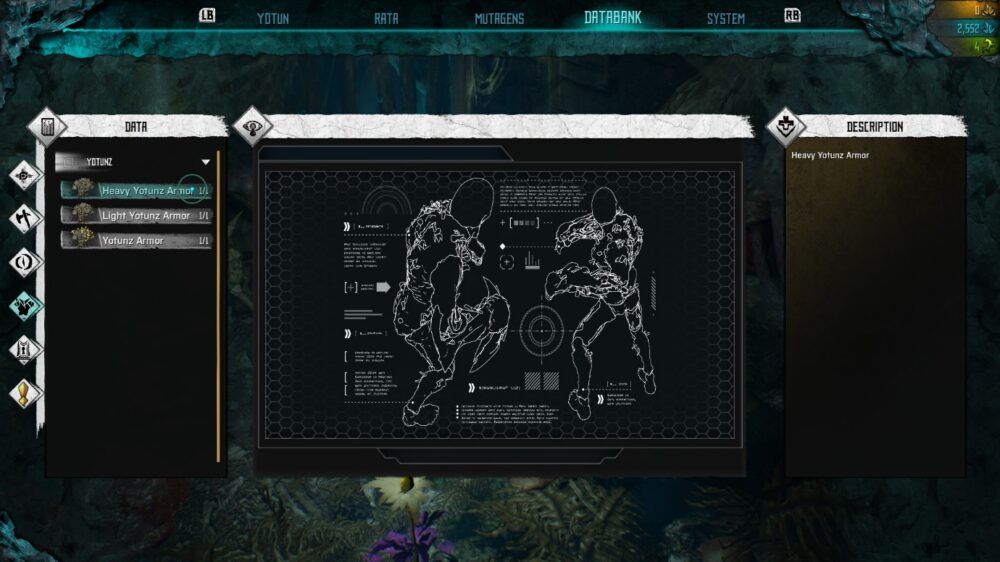
Task: Open the Rata tab
Action: 386,18
